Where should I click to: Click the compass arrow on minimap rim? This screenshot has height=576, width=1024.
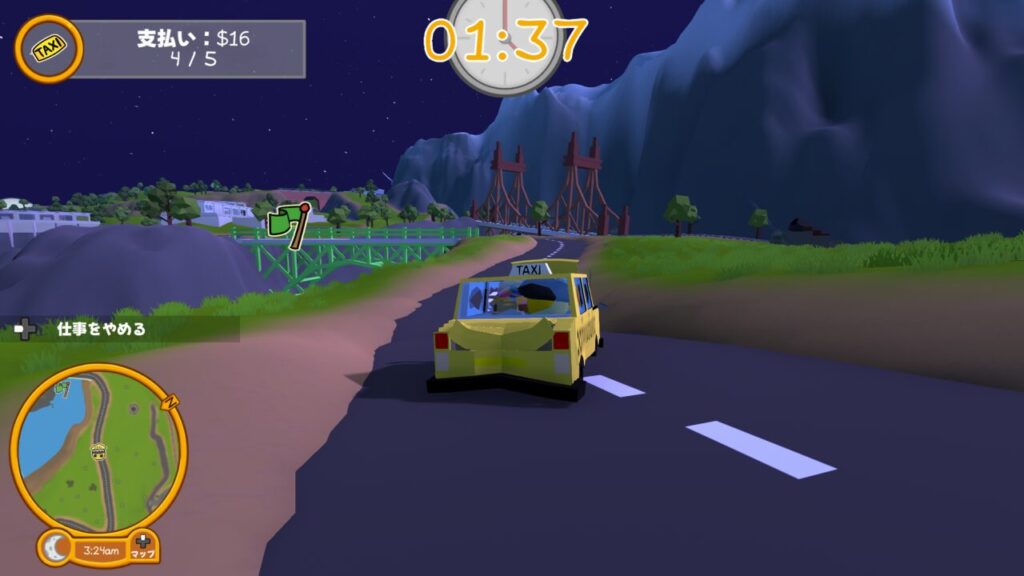point(171,401)
